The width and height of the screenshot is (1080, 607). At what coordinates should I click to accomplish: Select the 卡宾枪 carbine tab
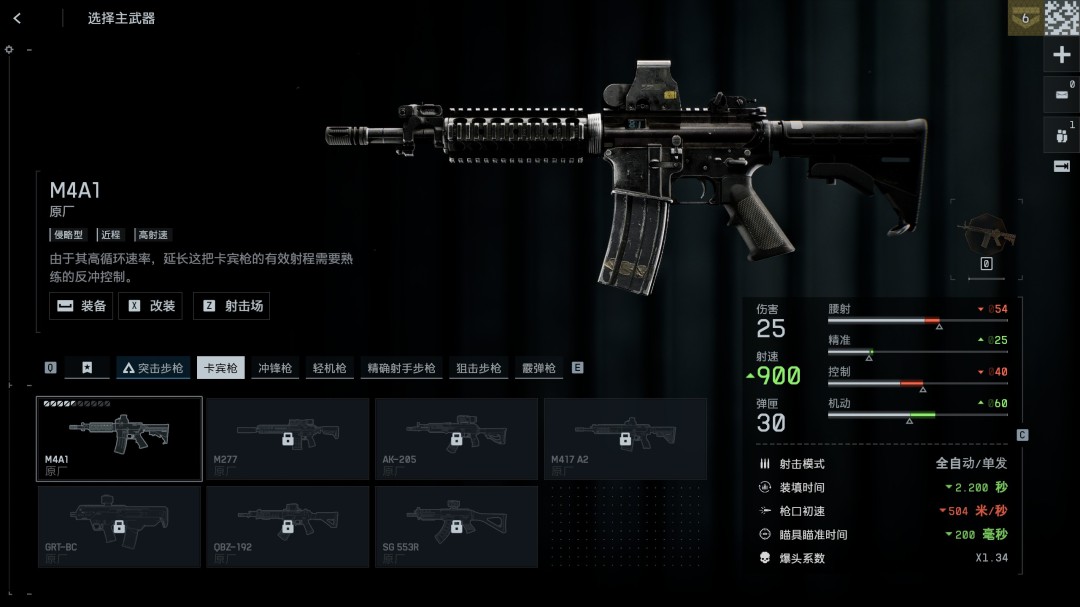[220, 368]
